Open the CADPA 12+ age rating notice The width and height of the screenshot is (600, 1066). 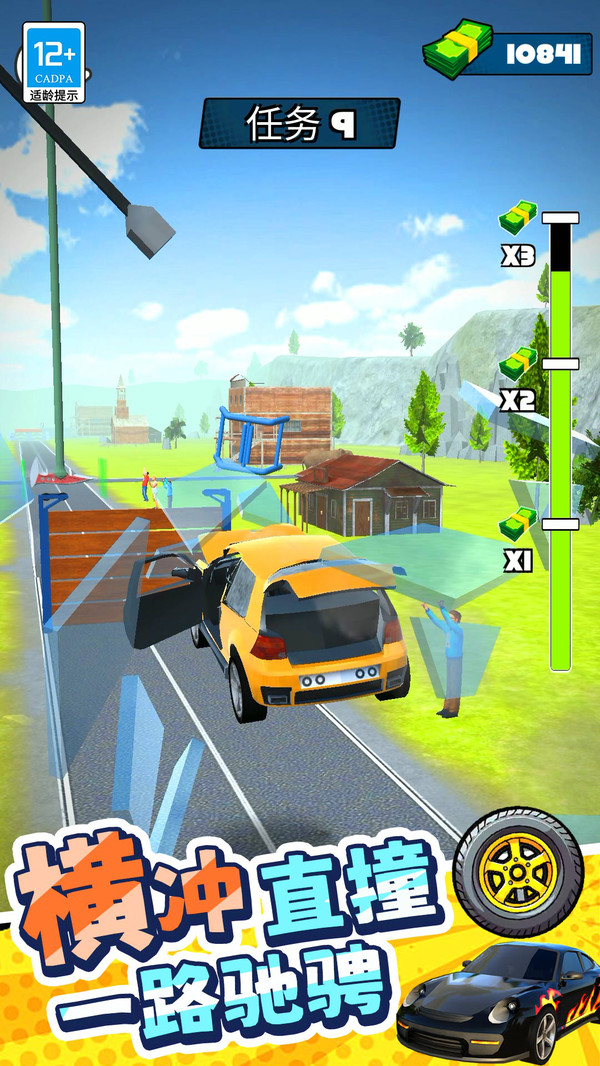[54, 63]
